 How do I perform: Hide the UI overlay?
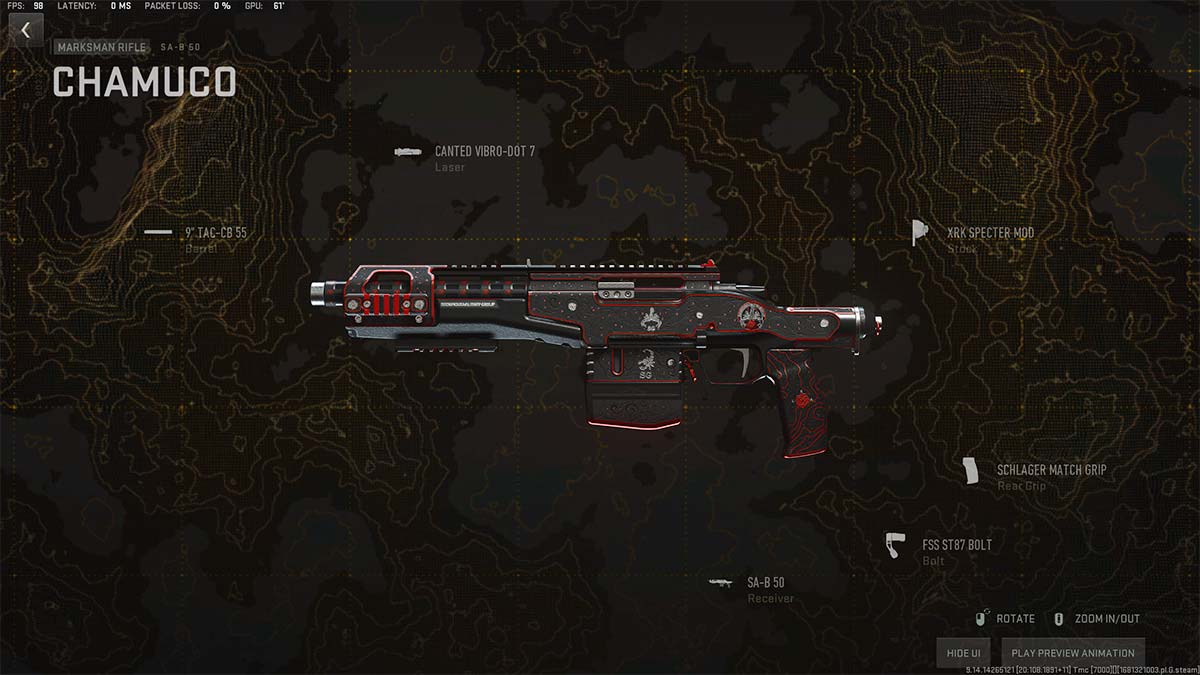pos(963,653)
